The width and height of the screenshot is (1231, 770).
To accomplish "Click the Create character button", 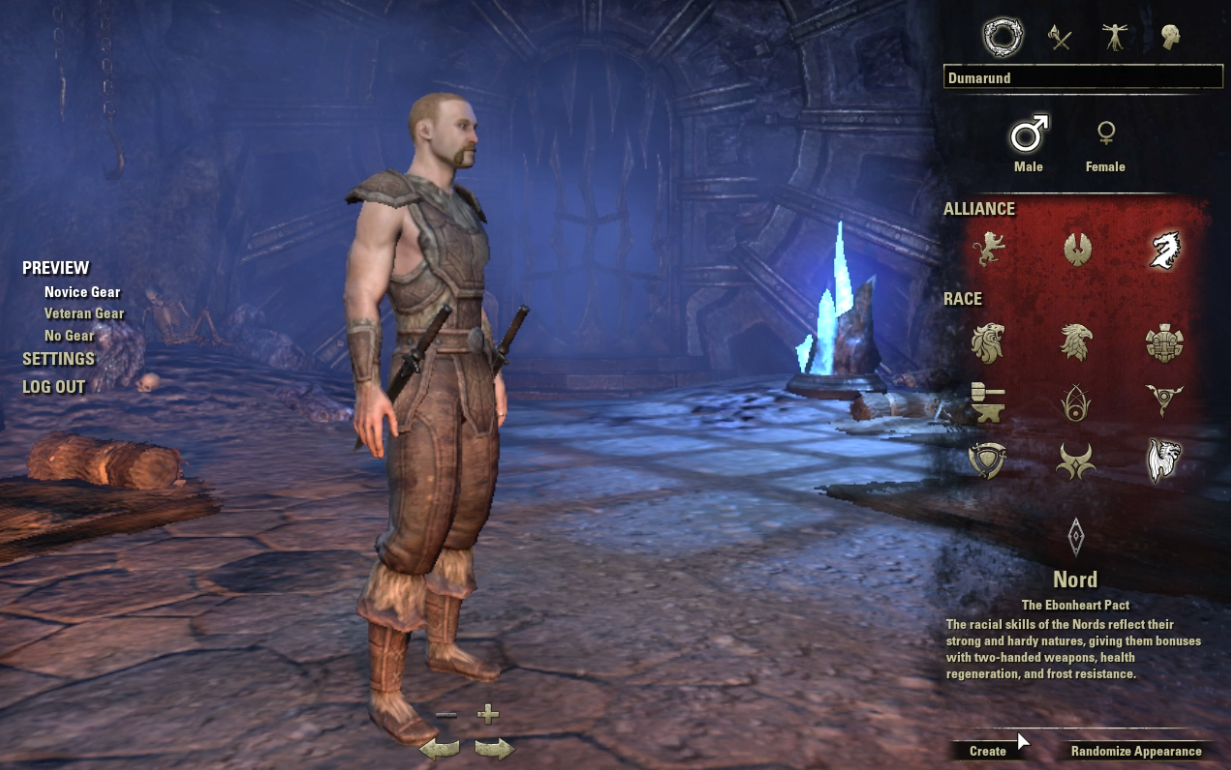I will pyautogui.click(x=988, y=751).
